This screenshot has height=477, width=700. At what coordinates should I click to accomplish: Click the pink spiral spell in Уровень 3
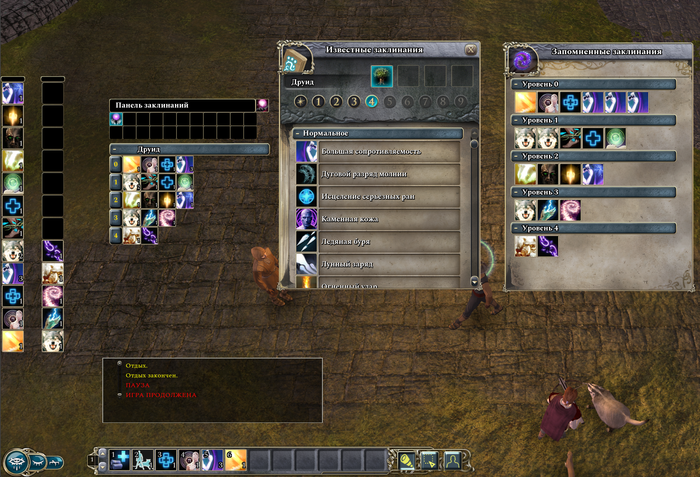click(x=571, y=209)
